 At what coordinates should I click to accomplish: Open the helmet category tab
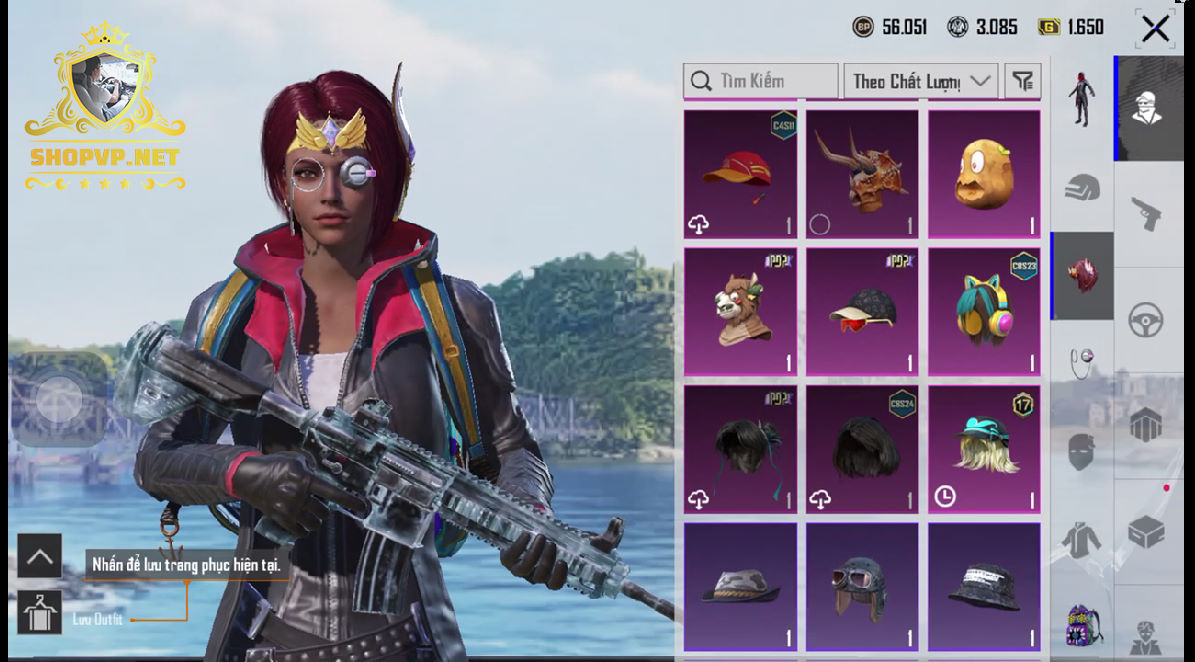pyautogui.click(x=1081, y=188)
